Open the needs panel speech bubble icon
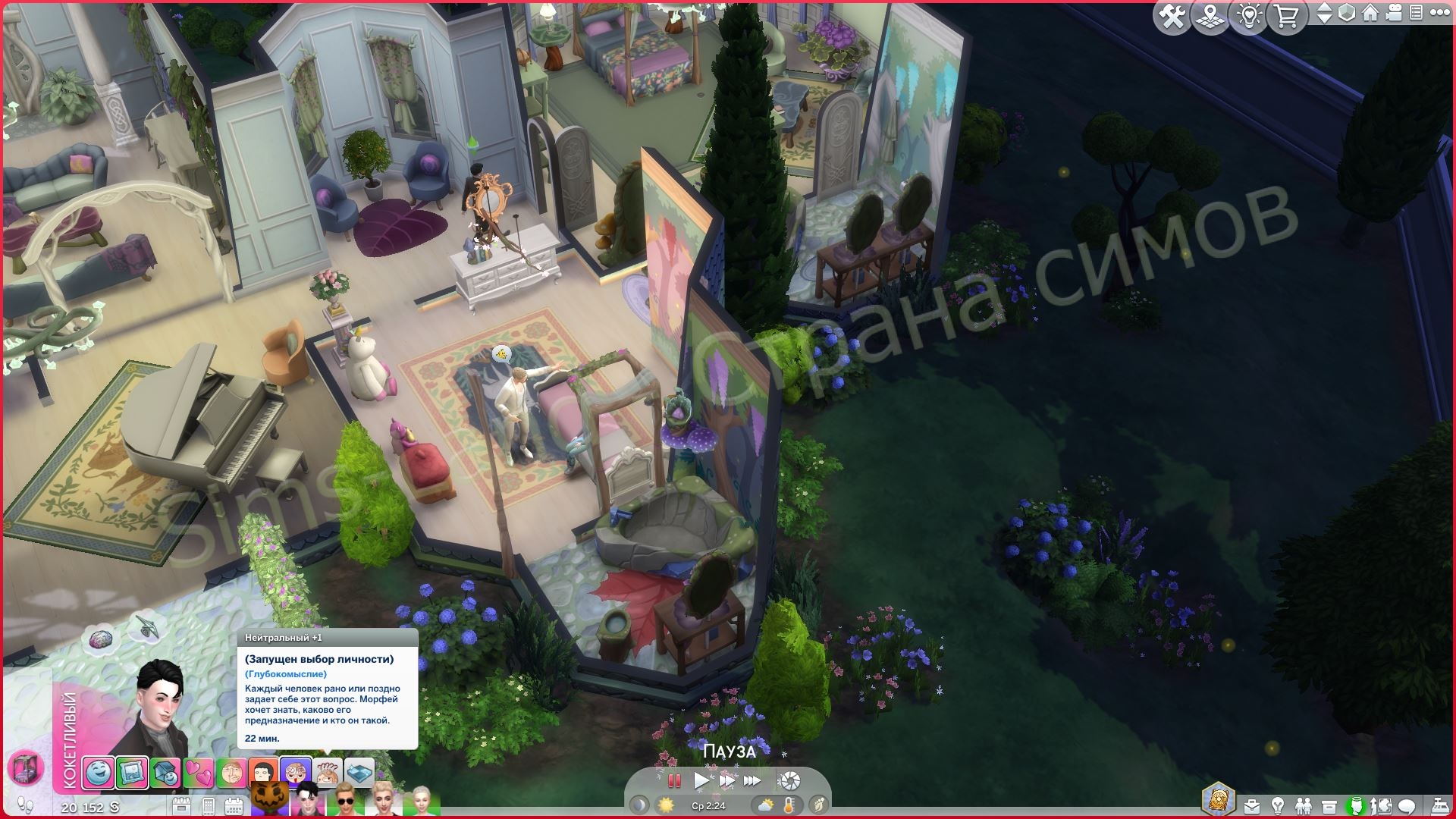This screenshot has width=1456, height=819. tap(1407, 805)
